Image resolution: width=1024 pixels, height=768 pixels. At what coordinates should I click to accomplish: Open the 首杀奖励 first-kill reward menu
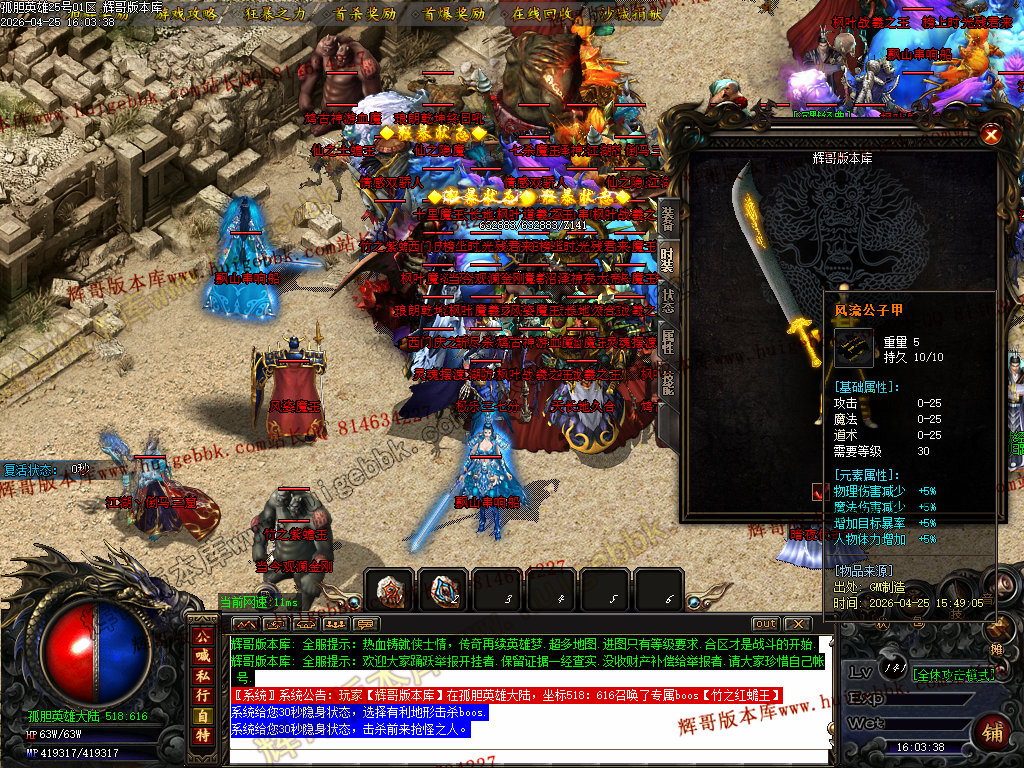coord(365,14)
